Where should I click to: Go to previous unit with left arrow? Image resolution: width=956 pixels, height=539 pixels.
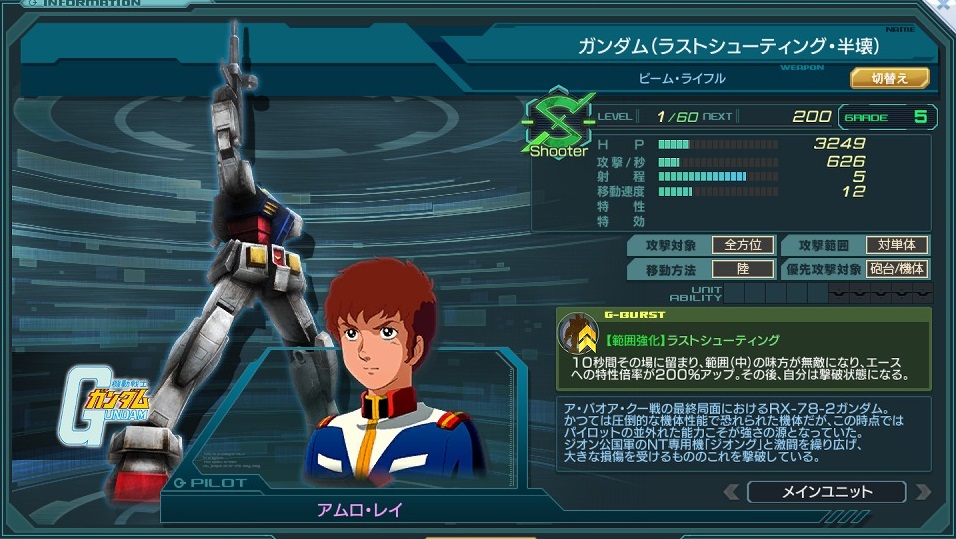pos(732,492)
